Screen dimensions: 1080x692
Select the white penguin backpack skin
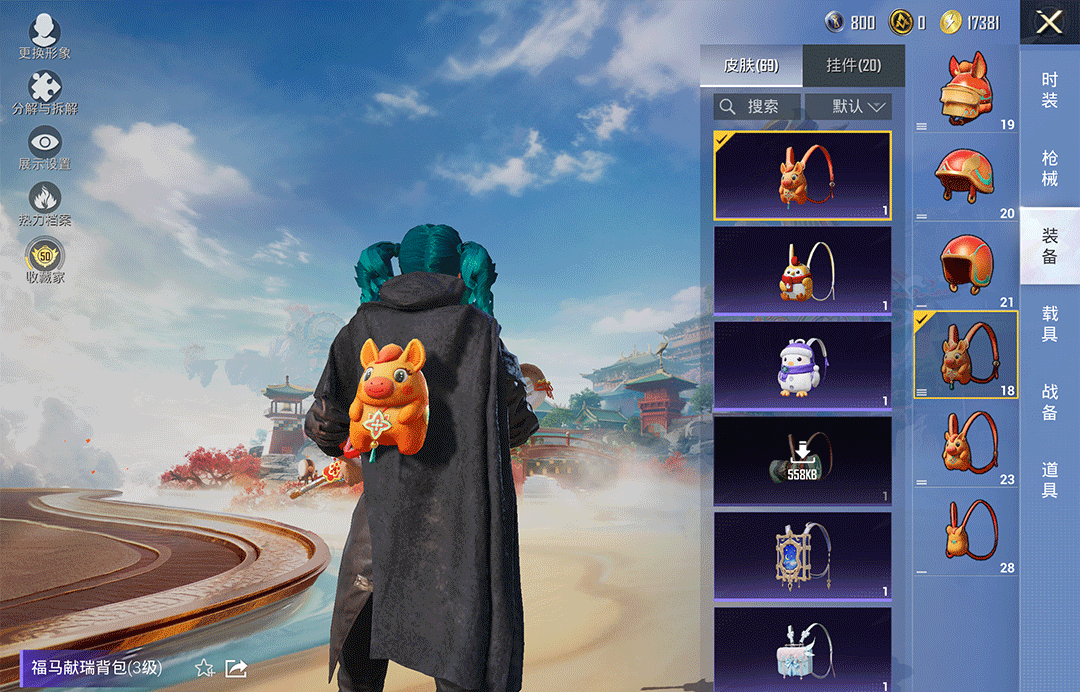click(802, 365)
